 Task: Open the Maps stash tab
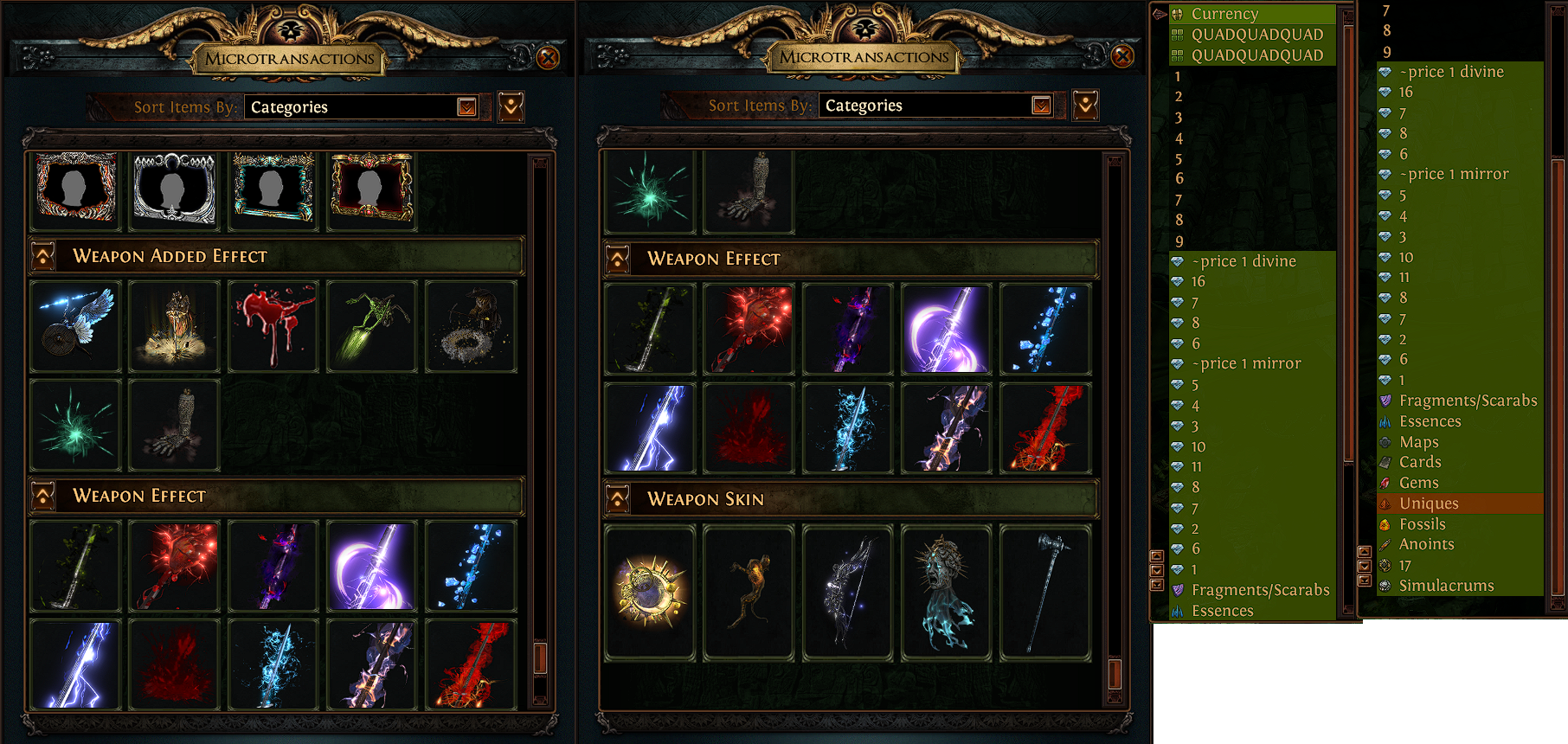coord(1418,442)
